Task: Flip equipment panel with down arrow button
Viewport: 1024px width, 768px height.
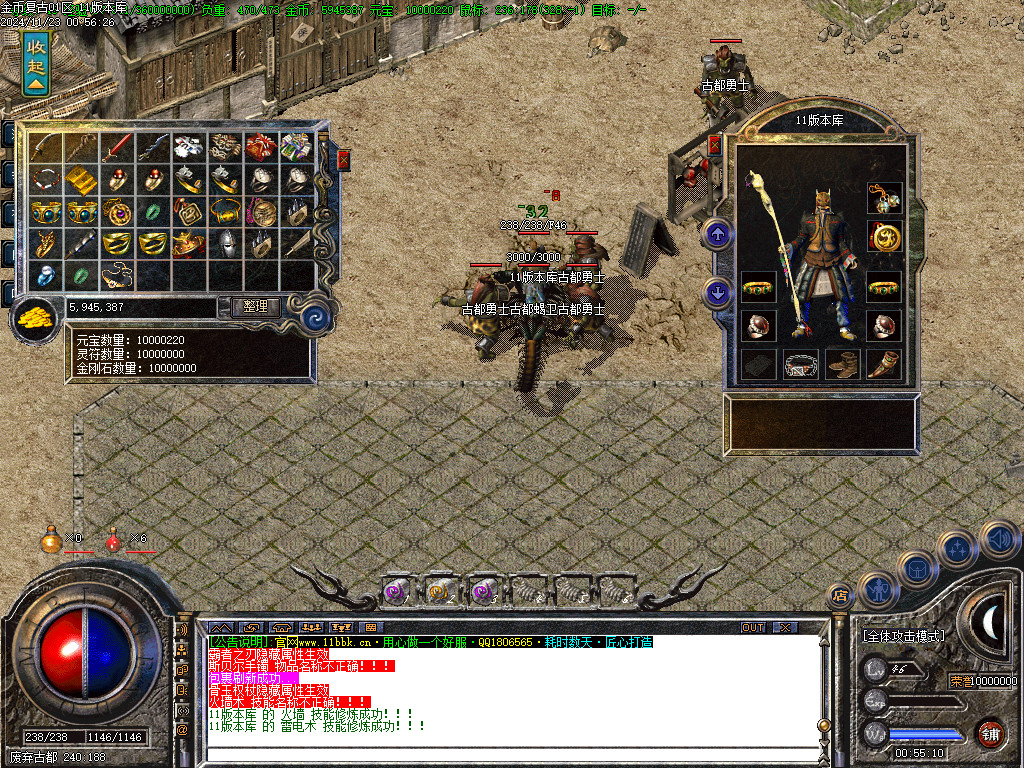Action: [718, 292]
